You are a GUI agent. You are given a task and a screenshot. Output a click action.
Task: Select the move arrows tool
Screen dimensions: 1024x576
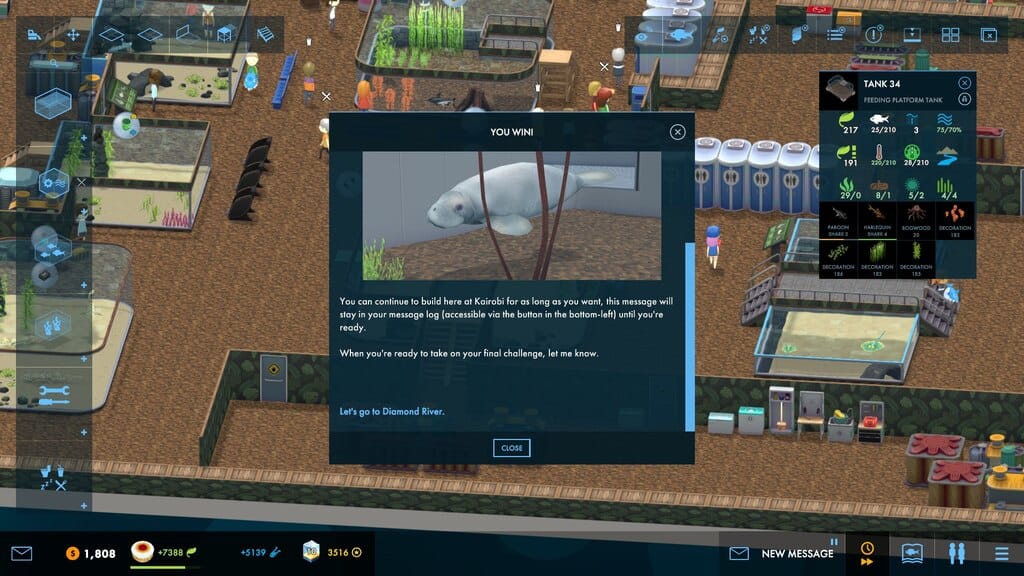coord(73,35)
